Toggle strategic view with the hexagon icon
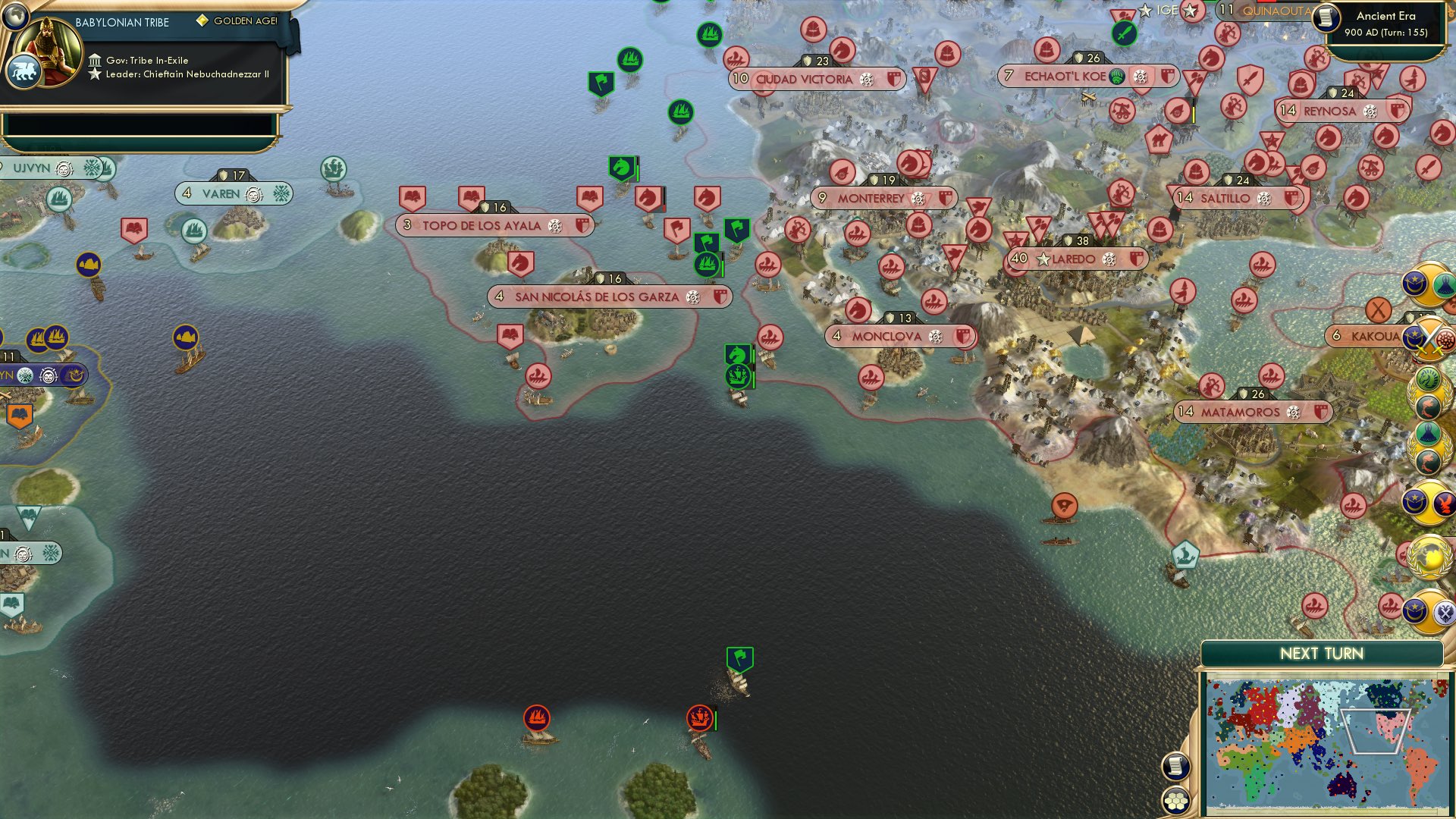This screenshot has height=819, width=1456. point(1175,800)
